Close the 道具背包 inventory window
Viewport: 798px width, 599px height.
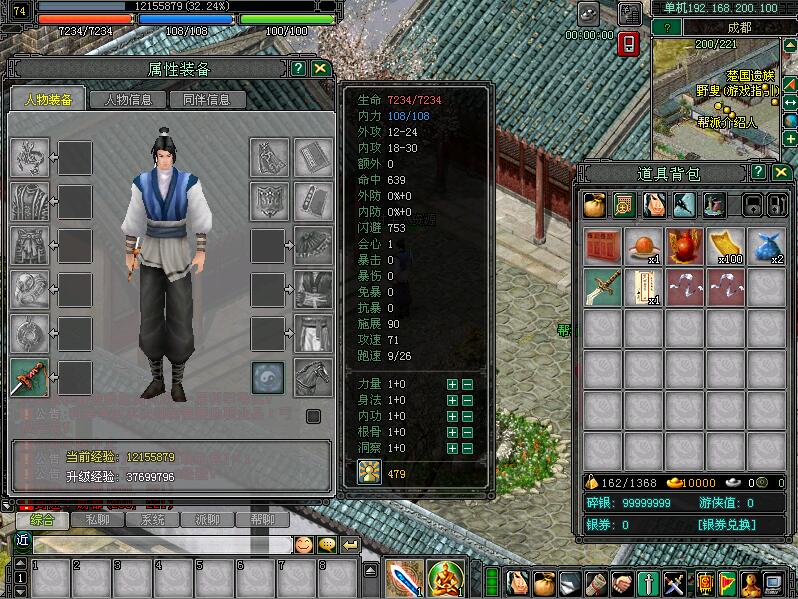(781, 173)
